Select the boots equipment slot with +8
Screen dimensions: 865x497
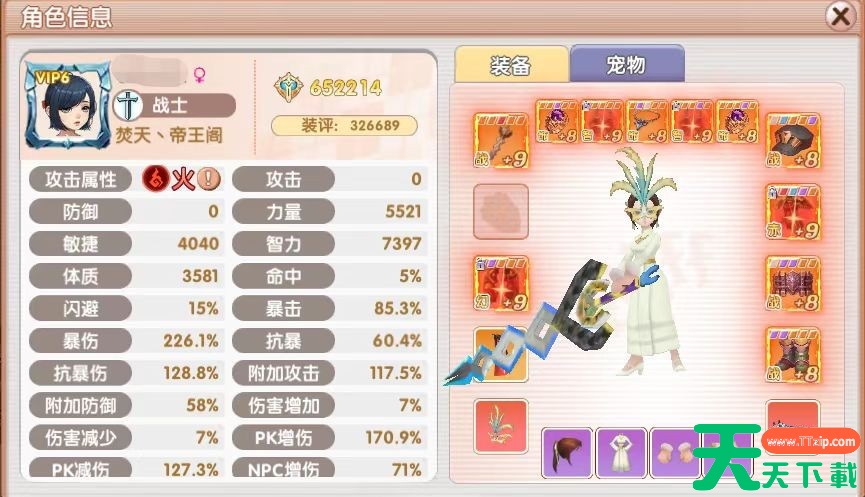[793, 351]
